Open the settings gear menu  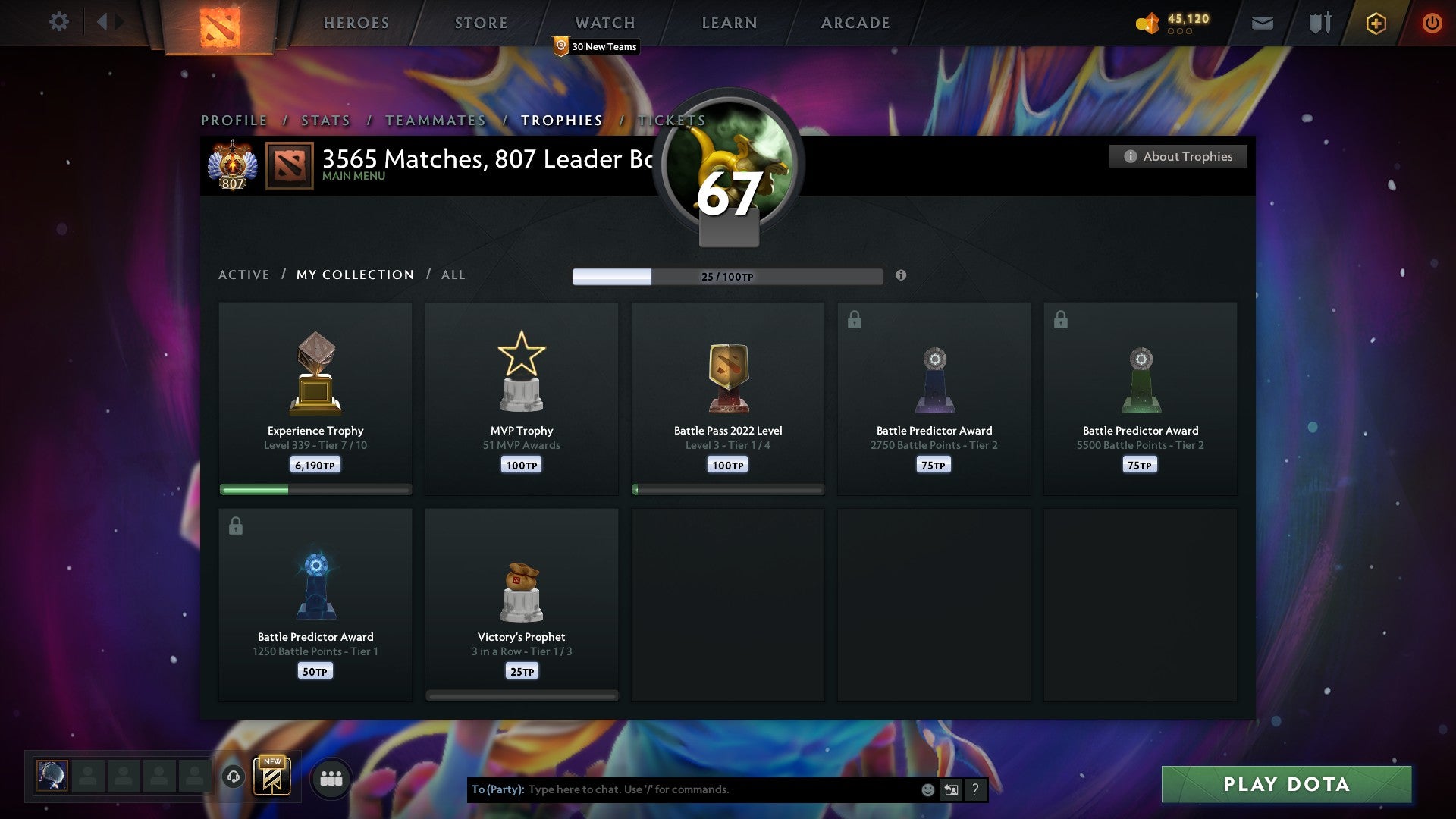point(58,22)
